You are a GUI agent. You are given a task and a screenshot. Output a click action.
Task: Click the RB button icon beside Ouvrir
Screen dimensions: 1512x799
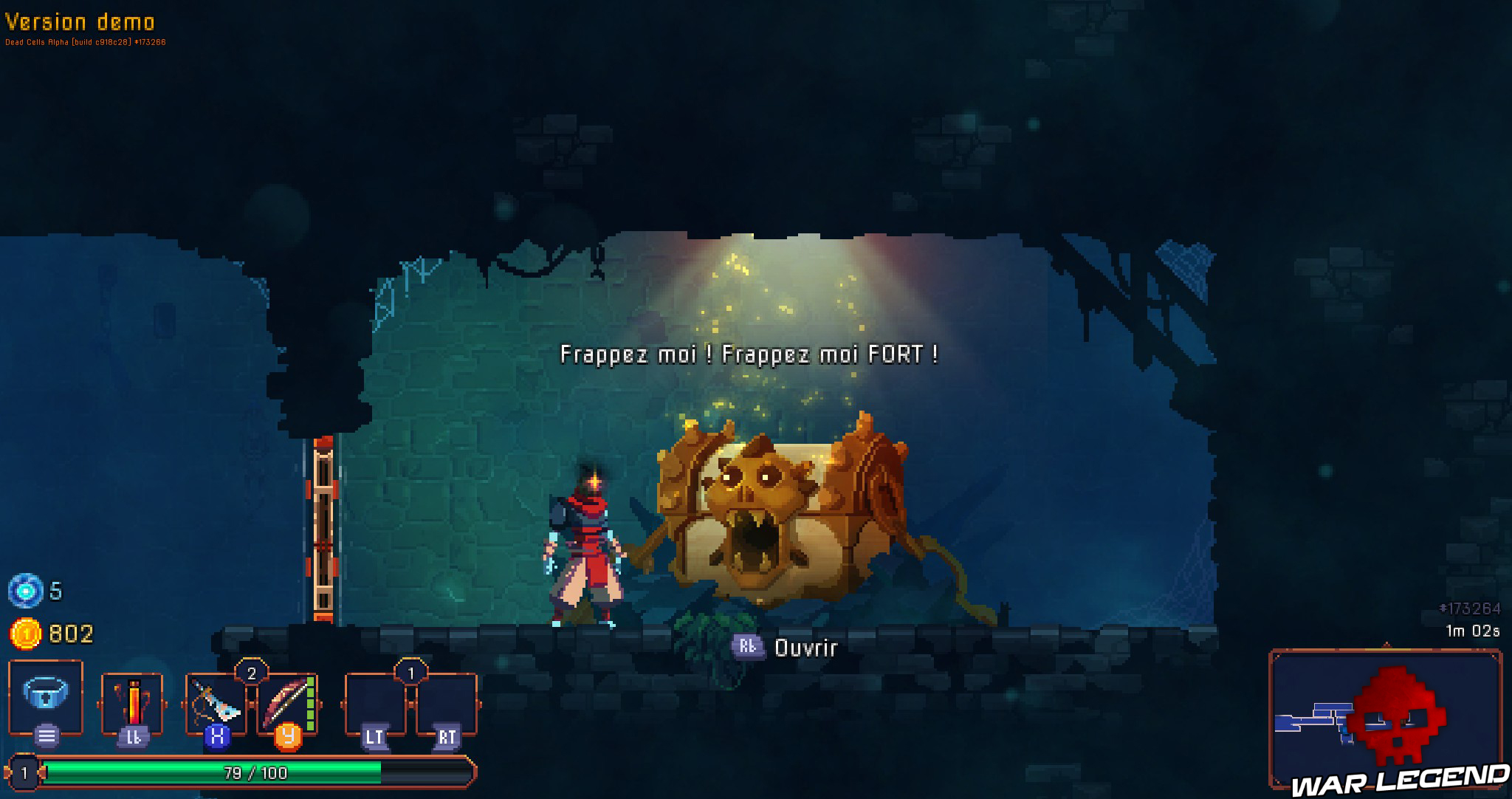(748, 647)
